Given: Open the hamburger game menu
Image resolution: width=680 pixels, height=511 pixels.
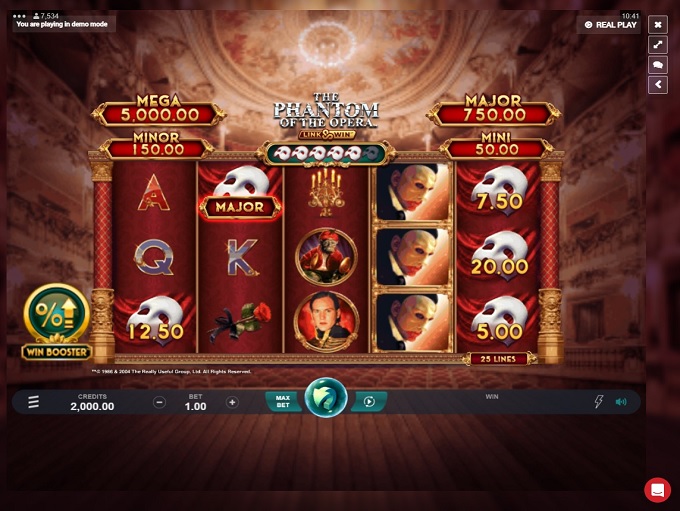Looking at the screenshot, I should [x=33, y=402].
